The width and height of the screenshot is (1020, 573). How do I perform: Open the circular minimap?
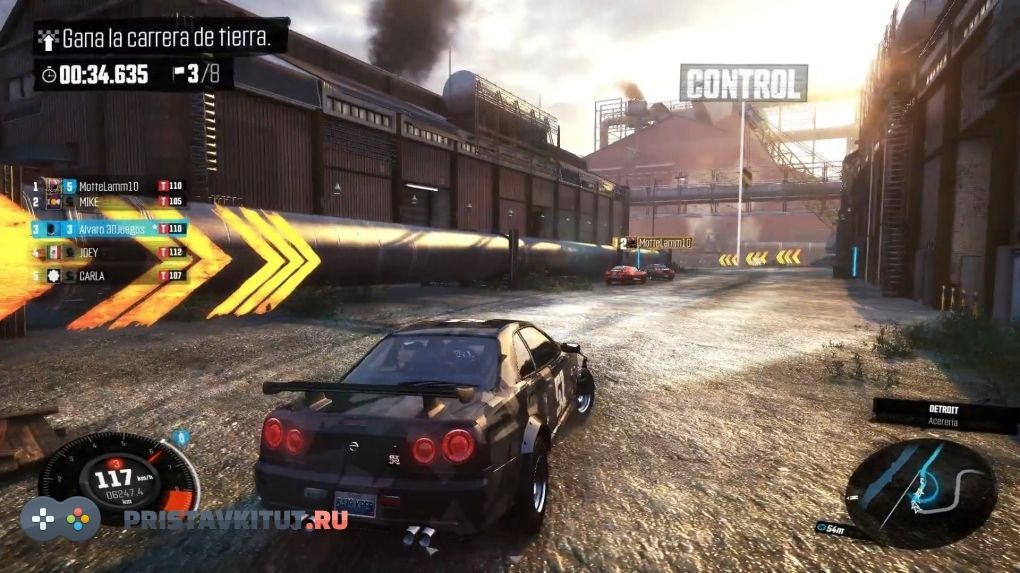coord(920,493)
